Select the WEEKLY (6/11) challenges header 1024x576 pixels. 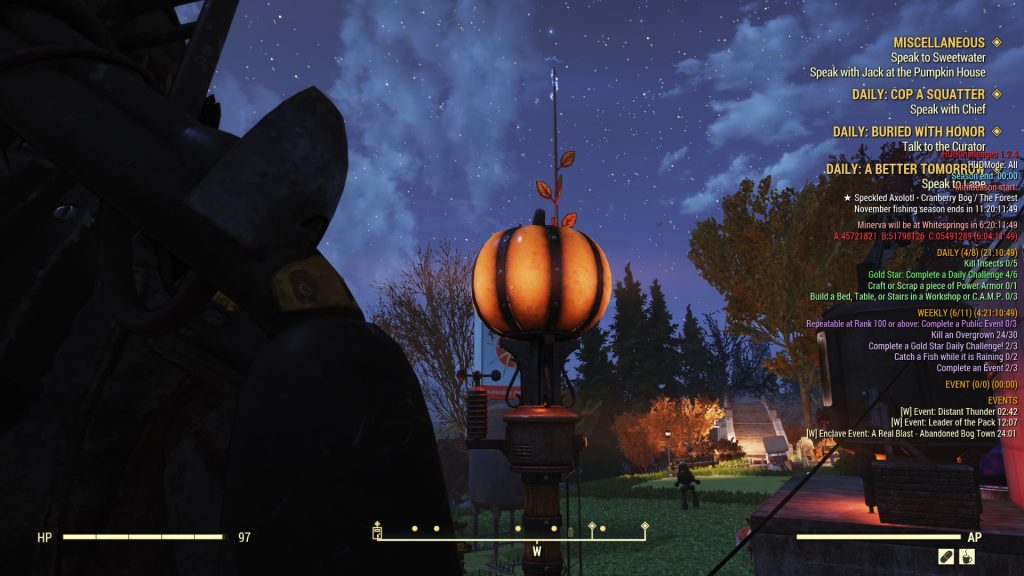tap(967, 313)
